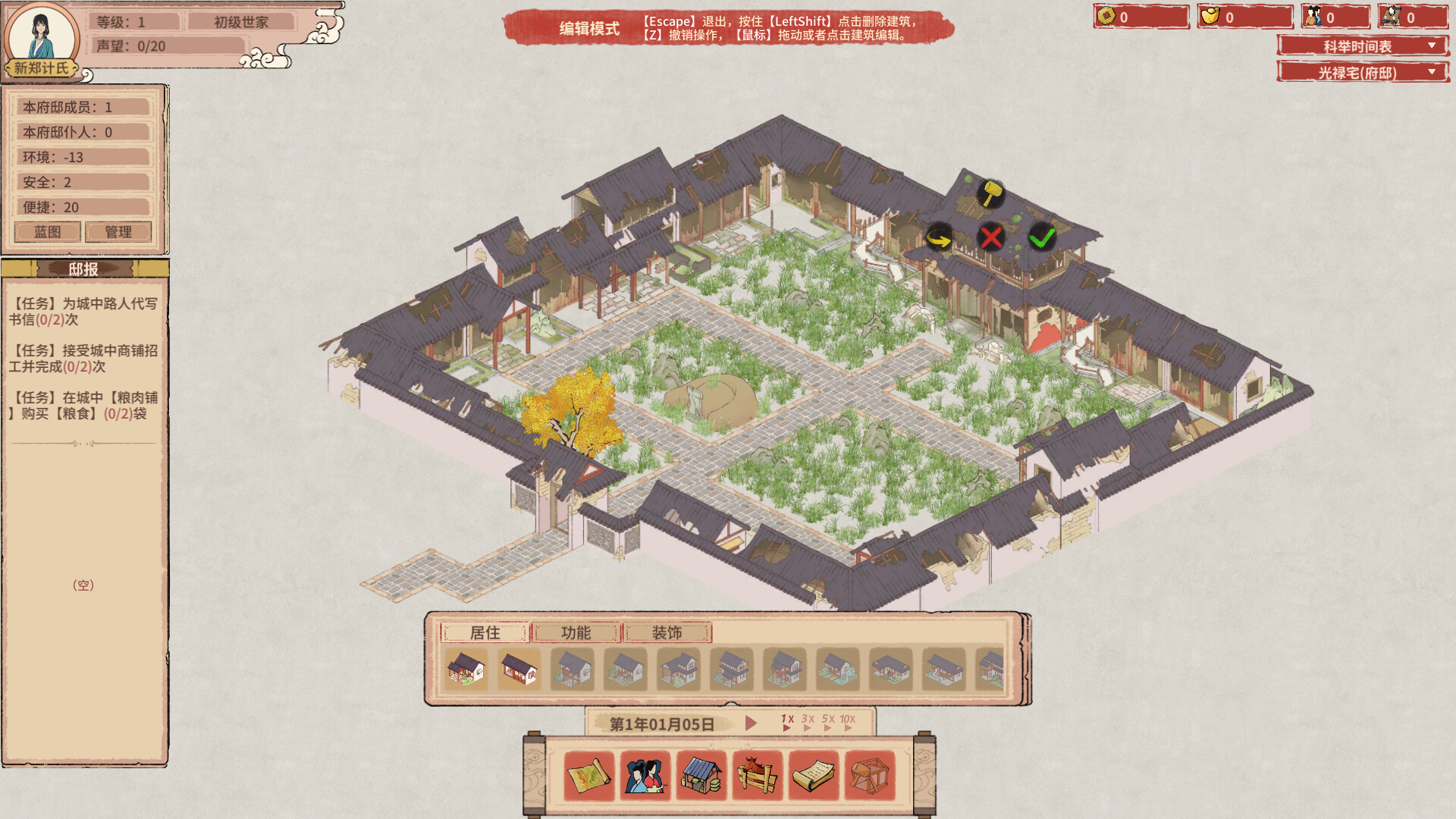1456x819 pixels.
Task: Open the 蓝图 blueprint panel
Action: 47,231
